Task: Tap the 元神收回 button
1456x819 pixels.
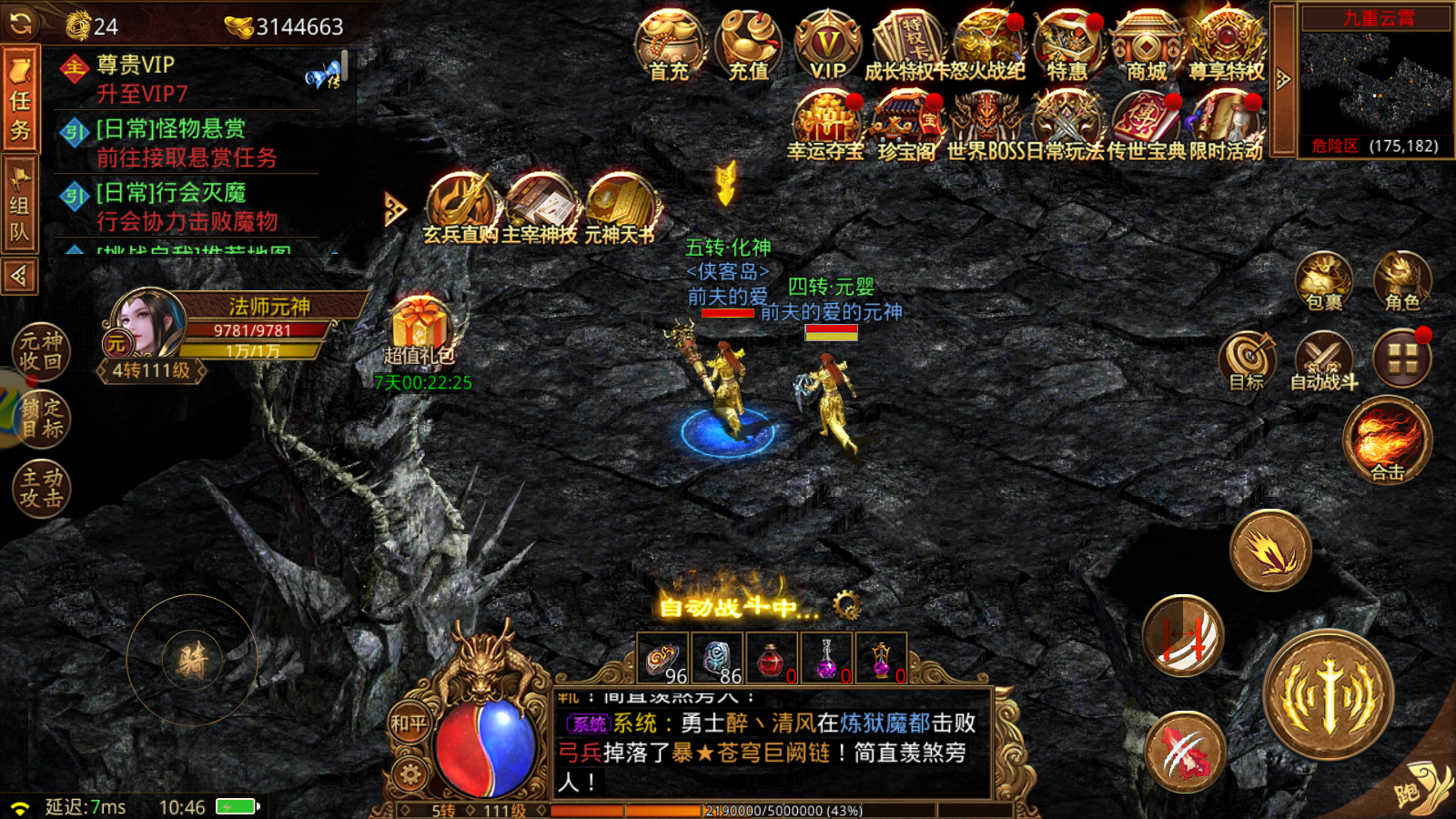Action: (x=41, y=351)
